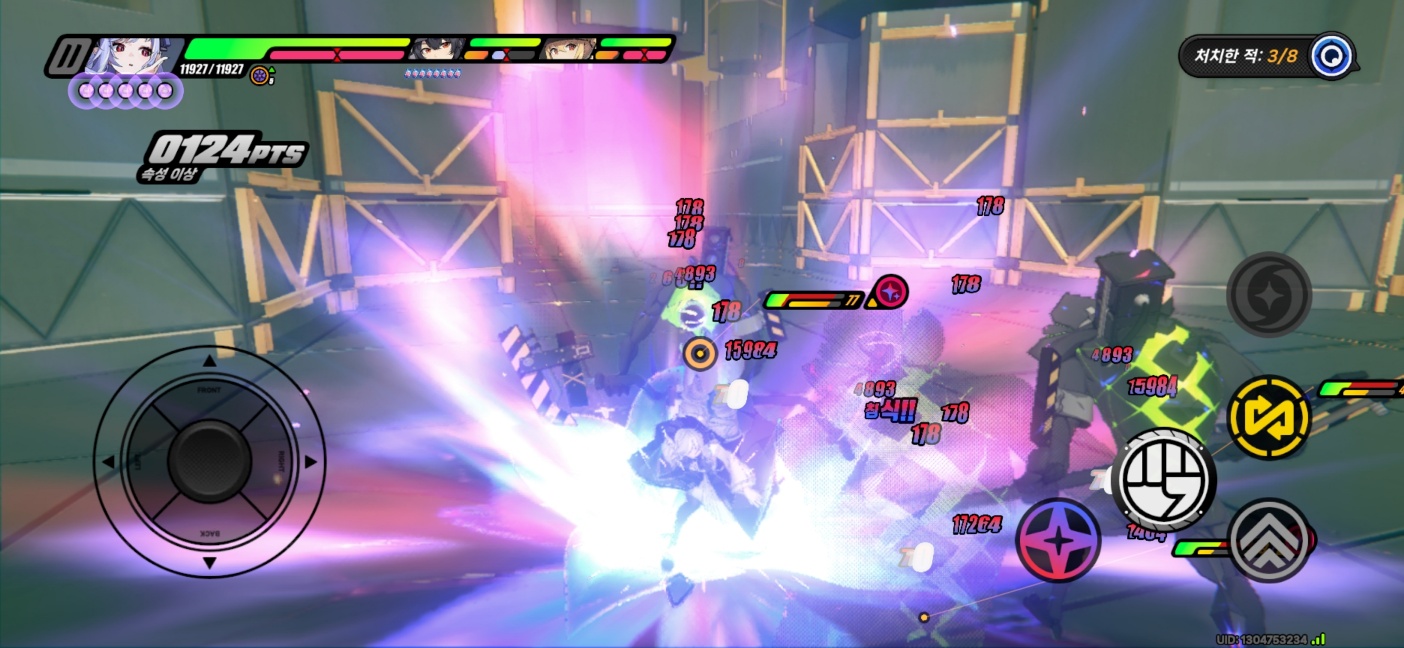Switch to the blonde teammate portrait

pyautogui.click(x=568, y=48)
